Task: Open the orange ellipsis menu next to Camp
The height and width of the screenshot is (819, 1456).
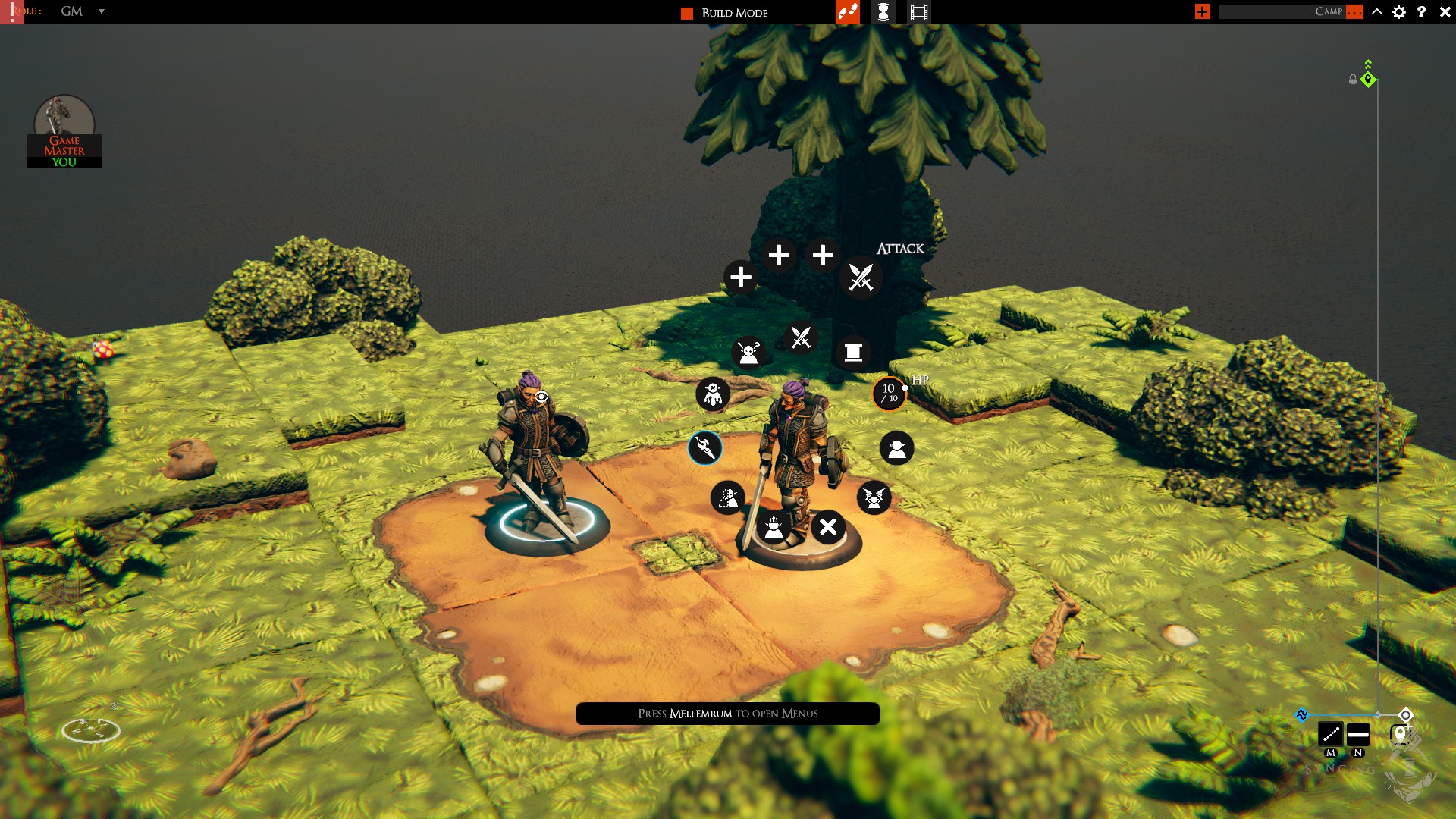Action: click(x=1354, y=12)
